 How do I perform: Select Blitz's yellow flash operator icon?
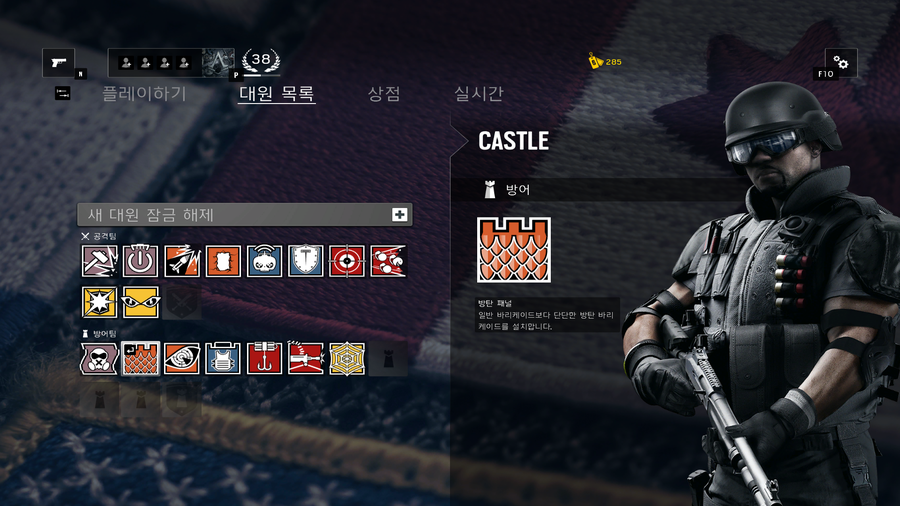tap(99, 302)
